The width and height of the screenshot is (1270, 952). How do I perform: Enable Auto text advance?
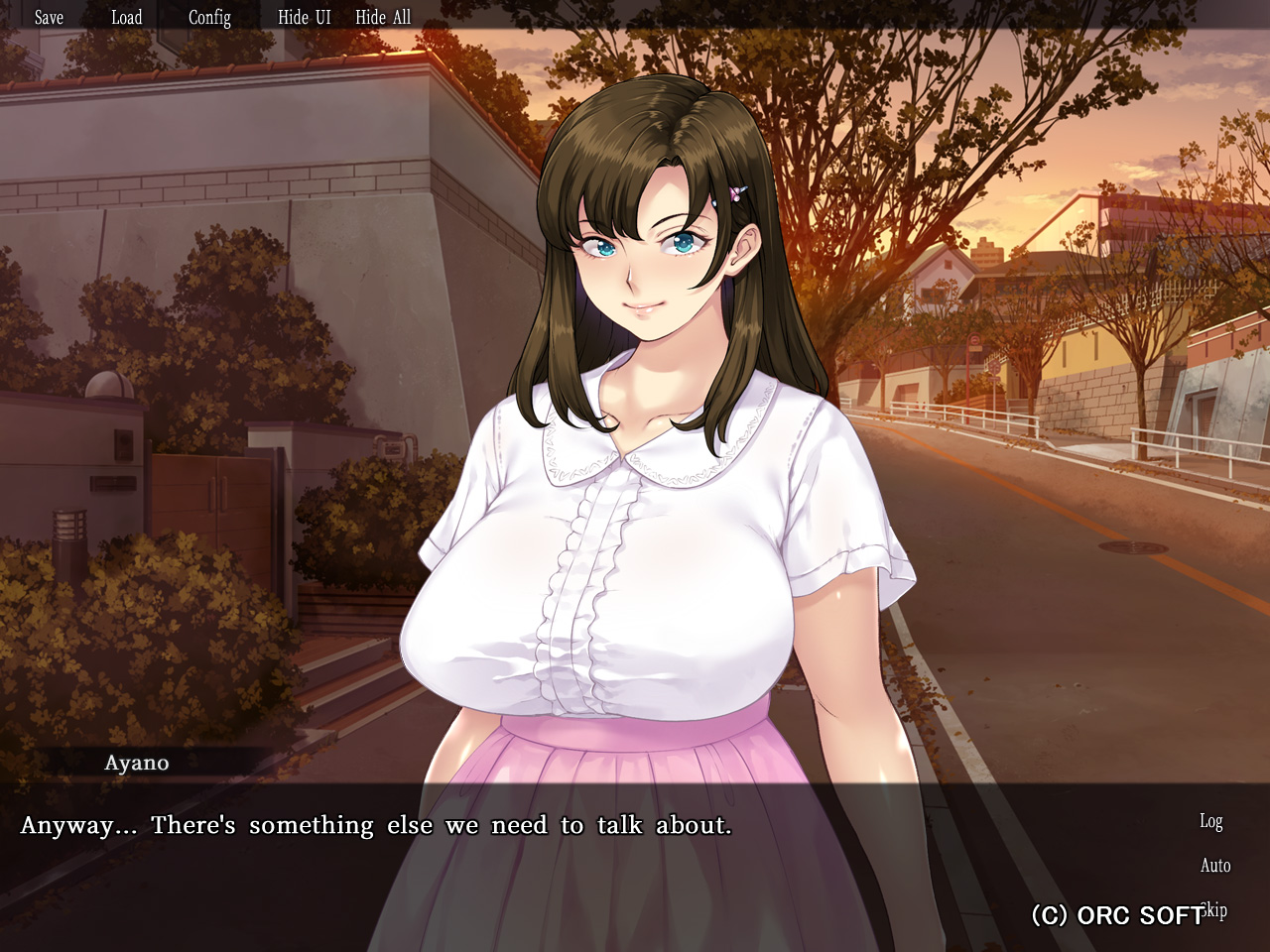coord(1215,866)
